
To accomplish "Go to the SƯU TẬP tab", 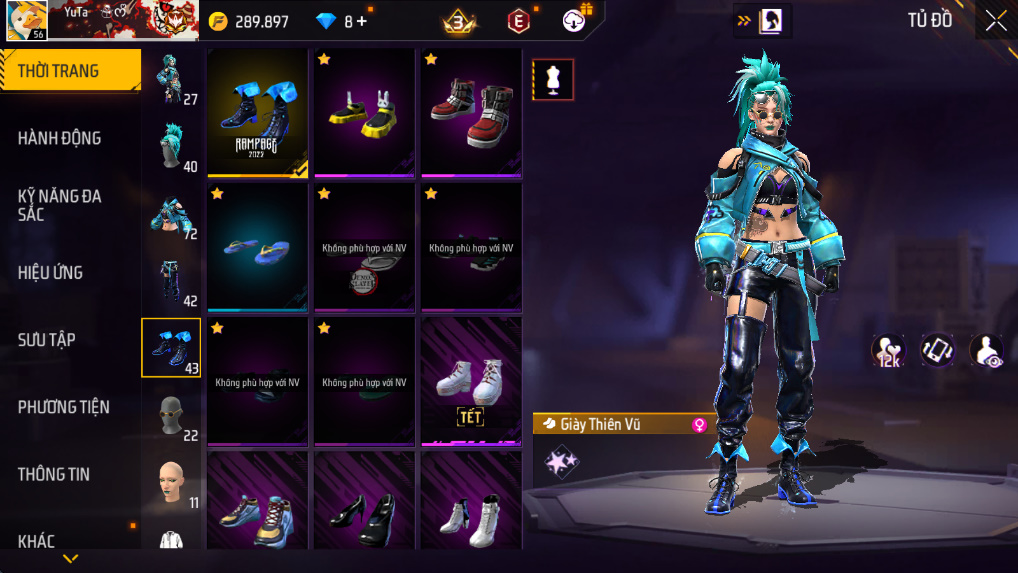I will (x=47, y=340).
